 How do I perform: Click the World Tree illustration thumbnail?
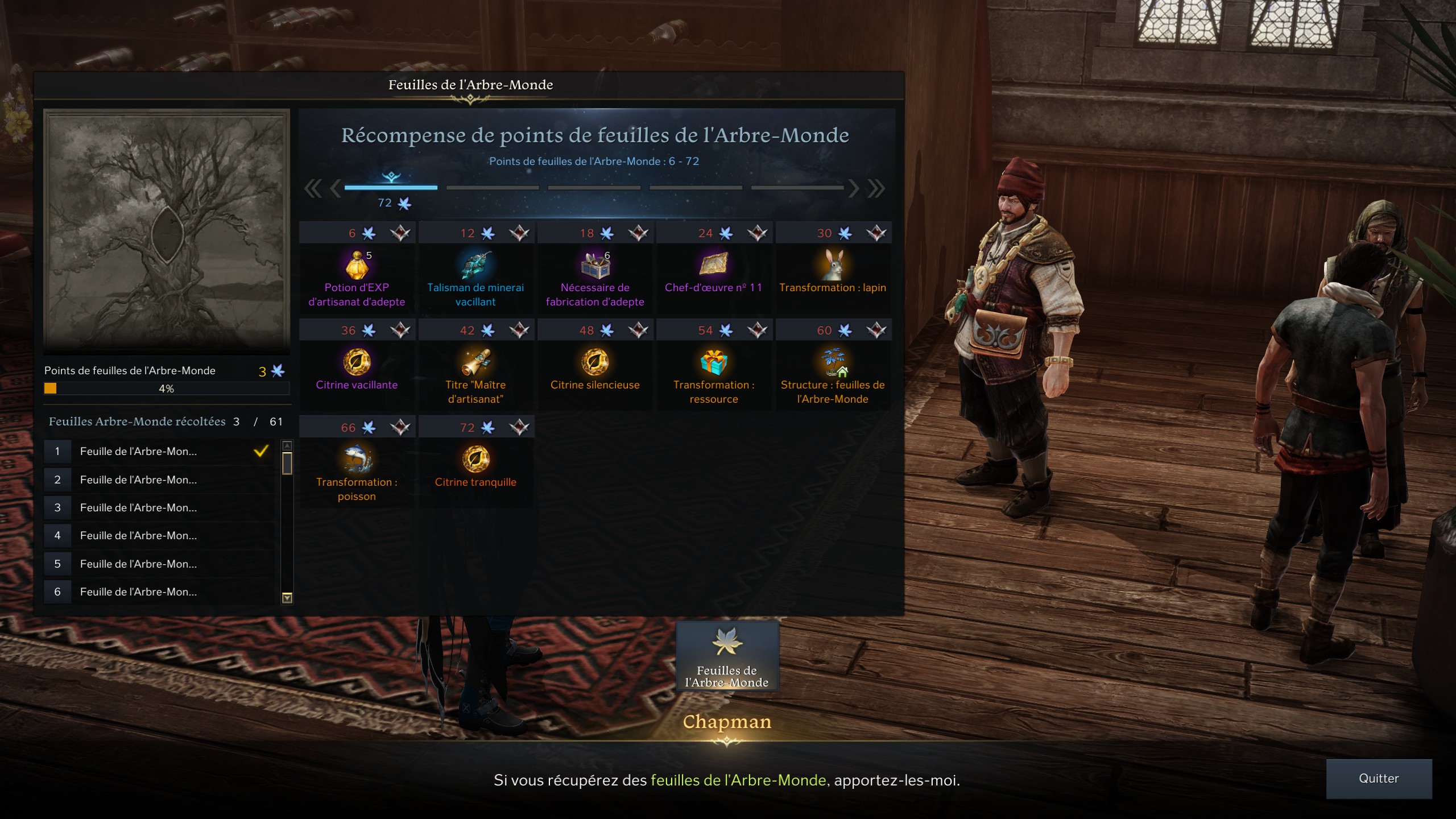tap(167, 230)
